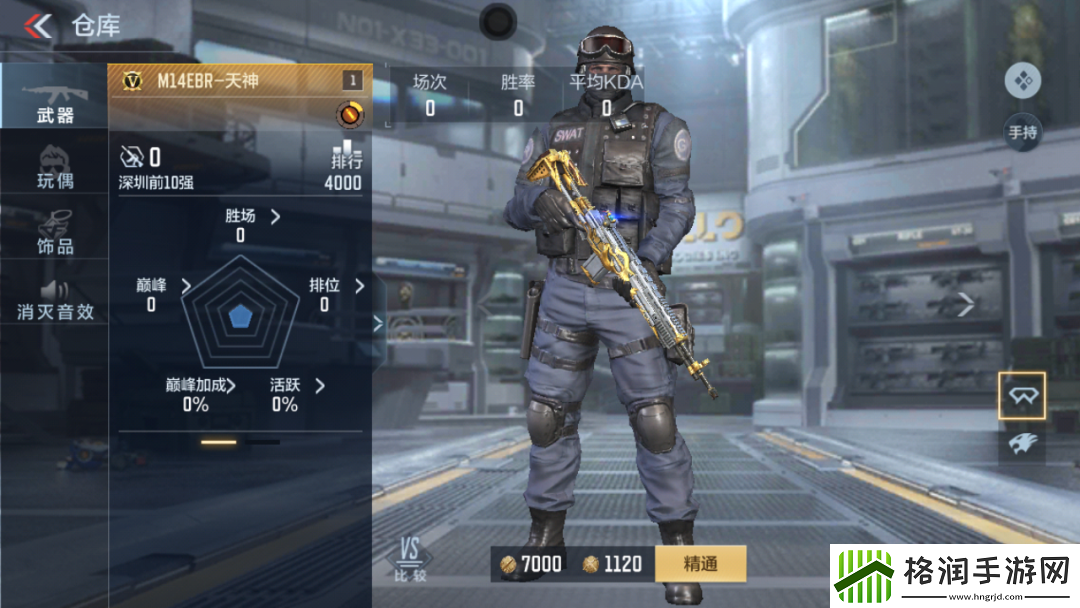
Task: Select the highlighted yellow-framed weapon skin icon
Action: (1022, 397)
